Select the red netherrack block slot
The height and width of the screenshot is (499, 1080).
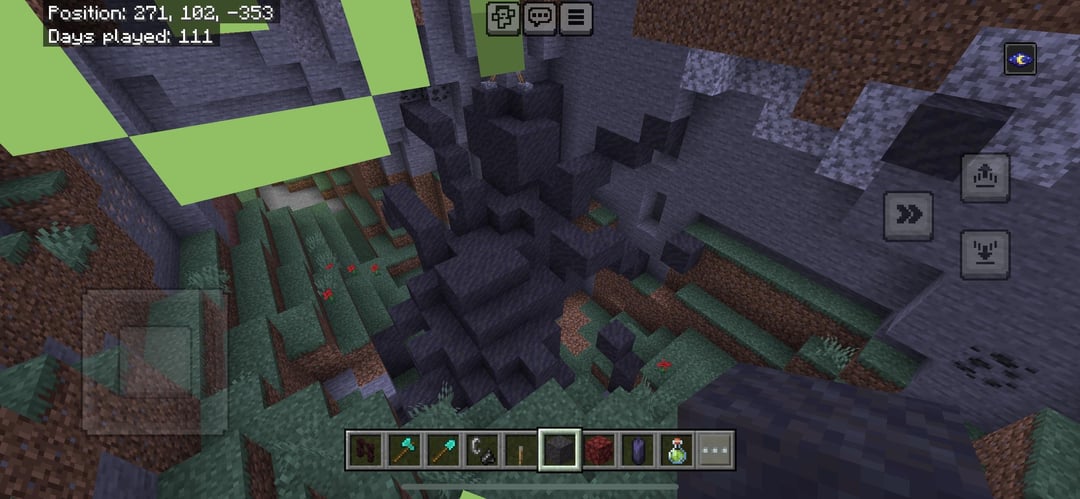(599, 450)
